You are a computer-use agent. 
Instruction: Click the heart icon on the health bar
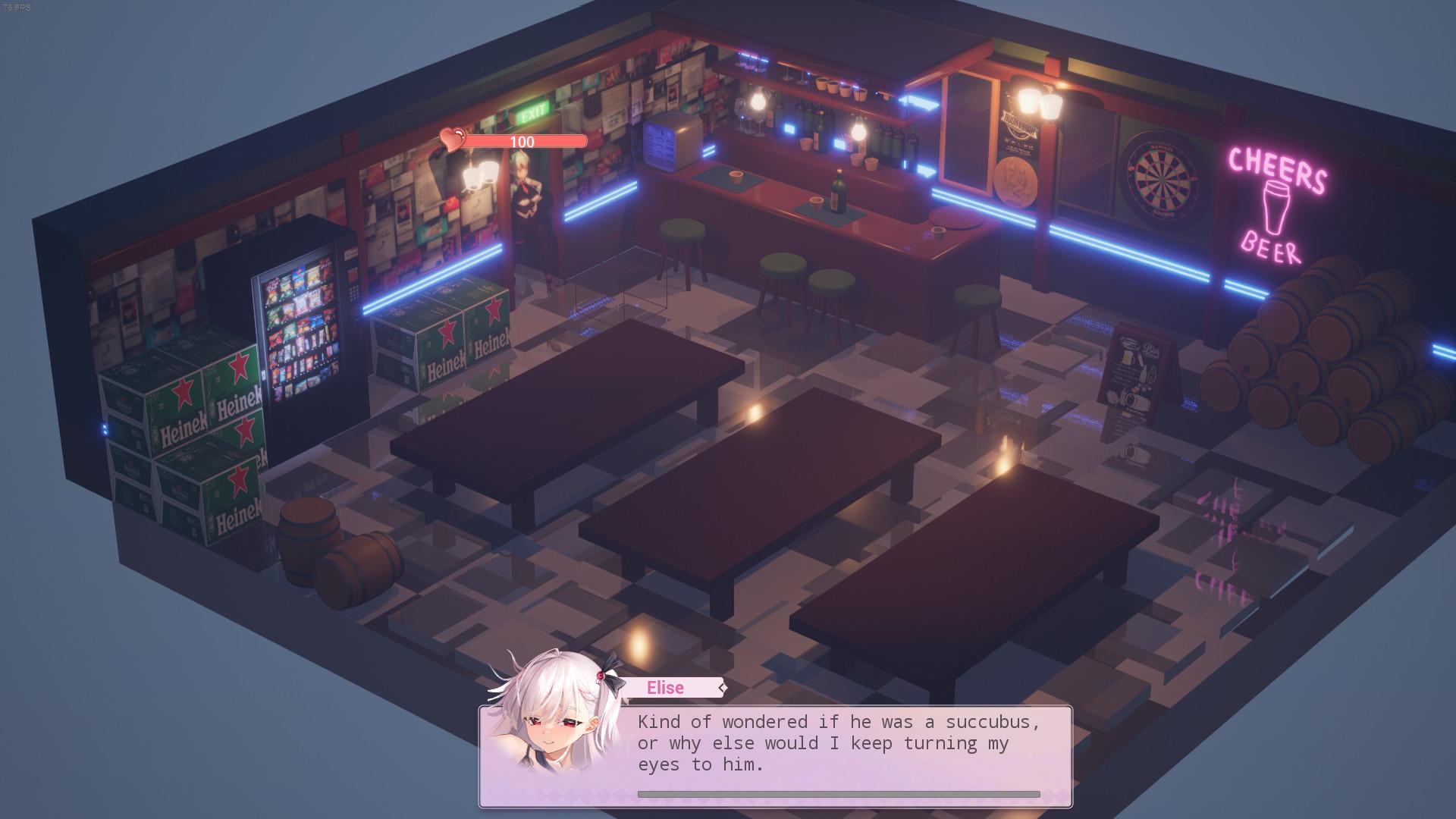point(453,139)
